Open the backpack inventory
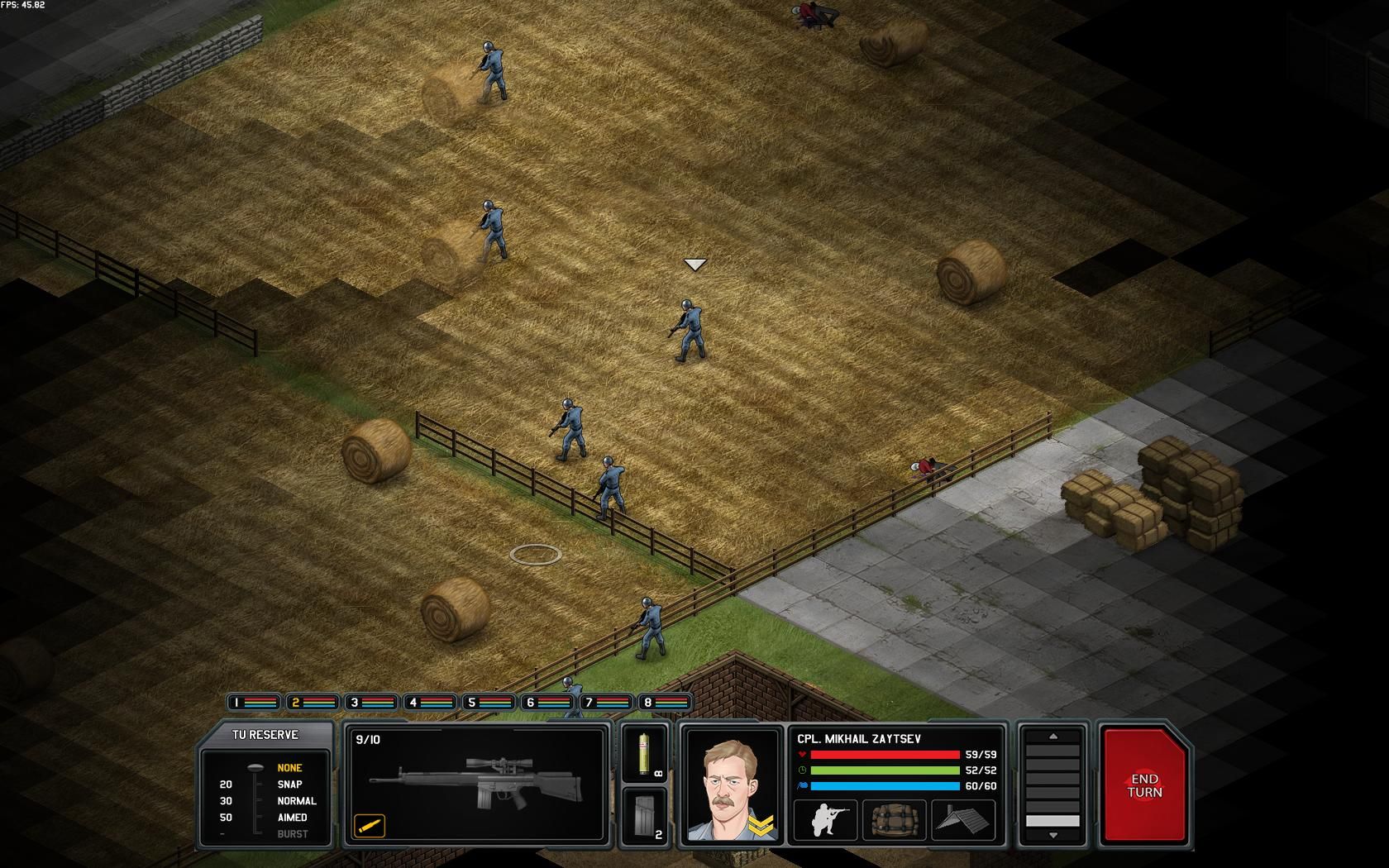Viewport: 1389px width, 868px height. point(894,820)
